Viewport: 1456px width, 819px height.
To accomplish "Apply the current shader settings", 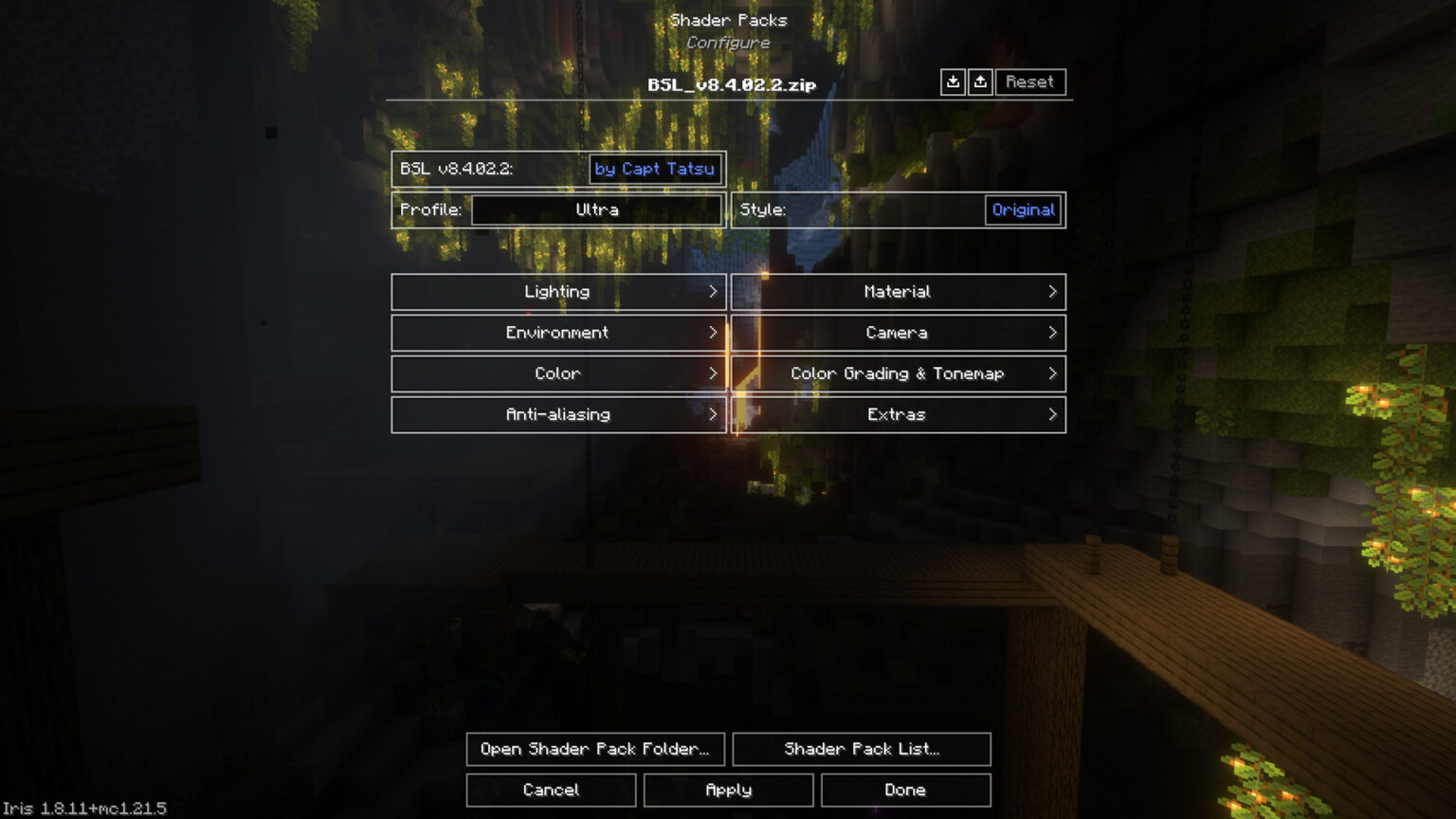I will tap(728, 790).
